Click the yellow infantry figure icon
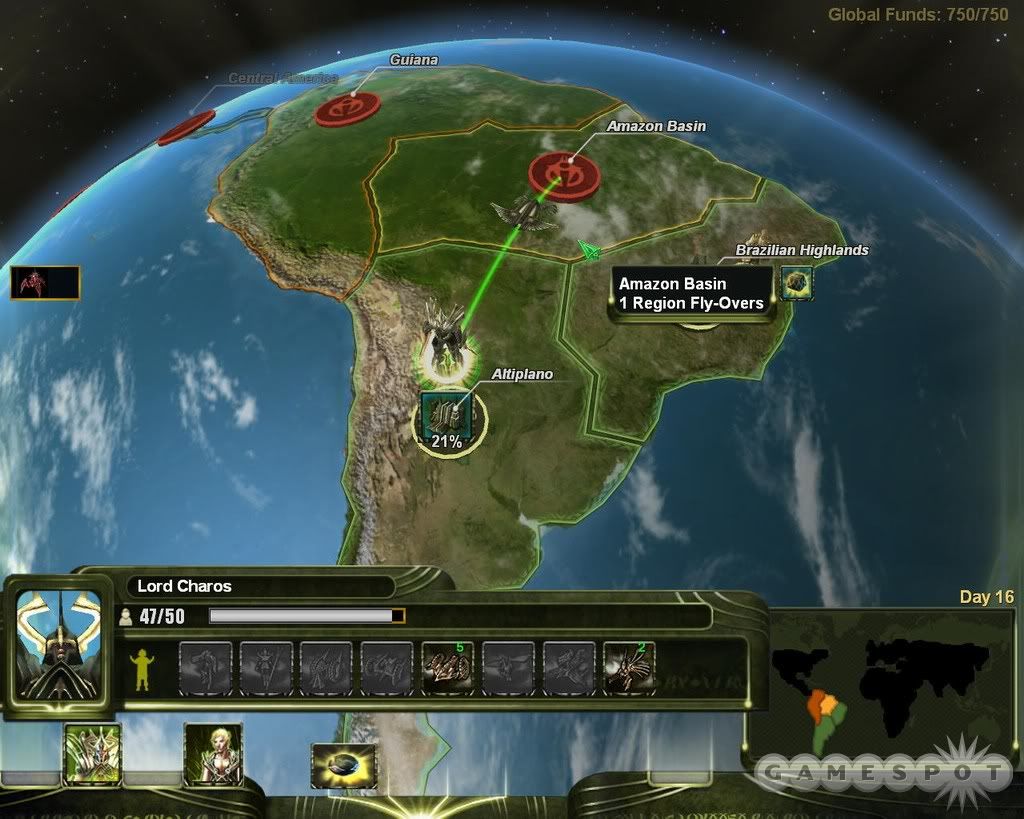Screen dimensions: 1024x819 [x=143, y=668]
